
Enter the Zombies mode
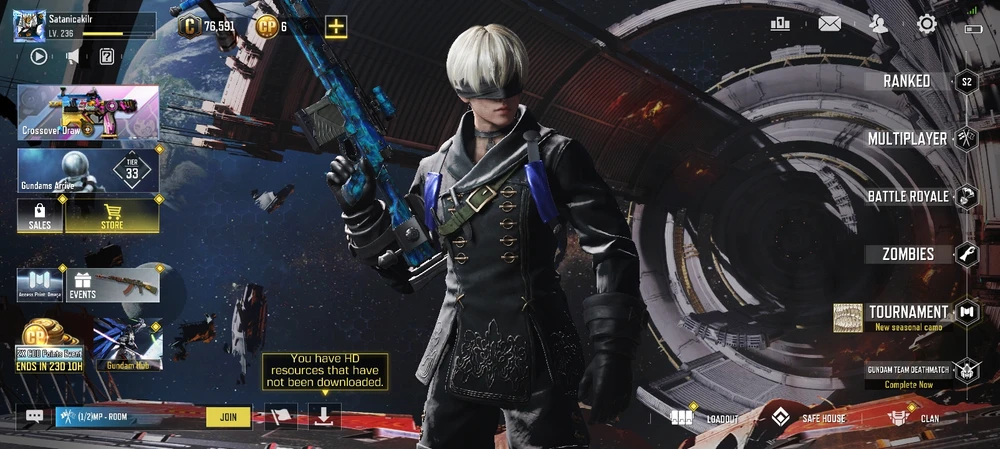pyautogui.click(x=908, y=254)
